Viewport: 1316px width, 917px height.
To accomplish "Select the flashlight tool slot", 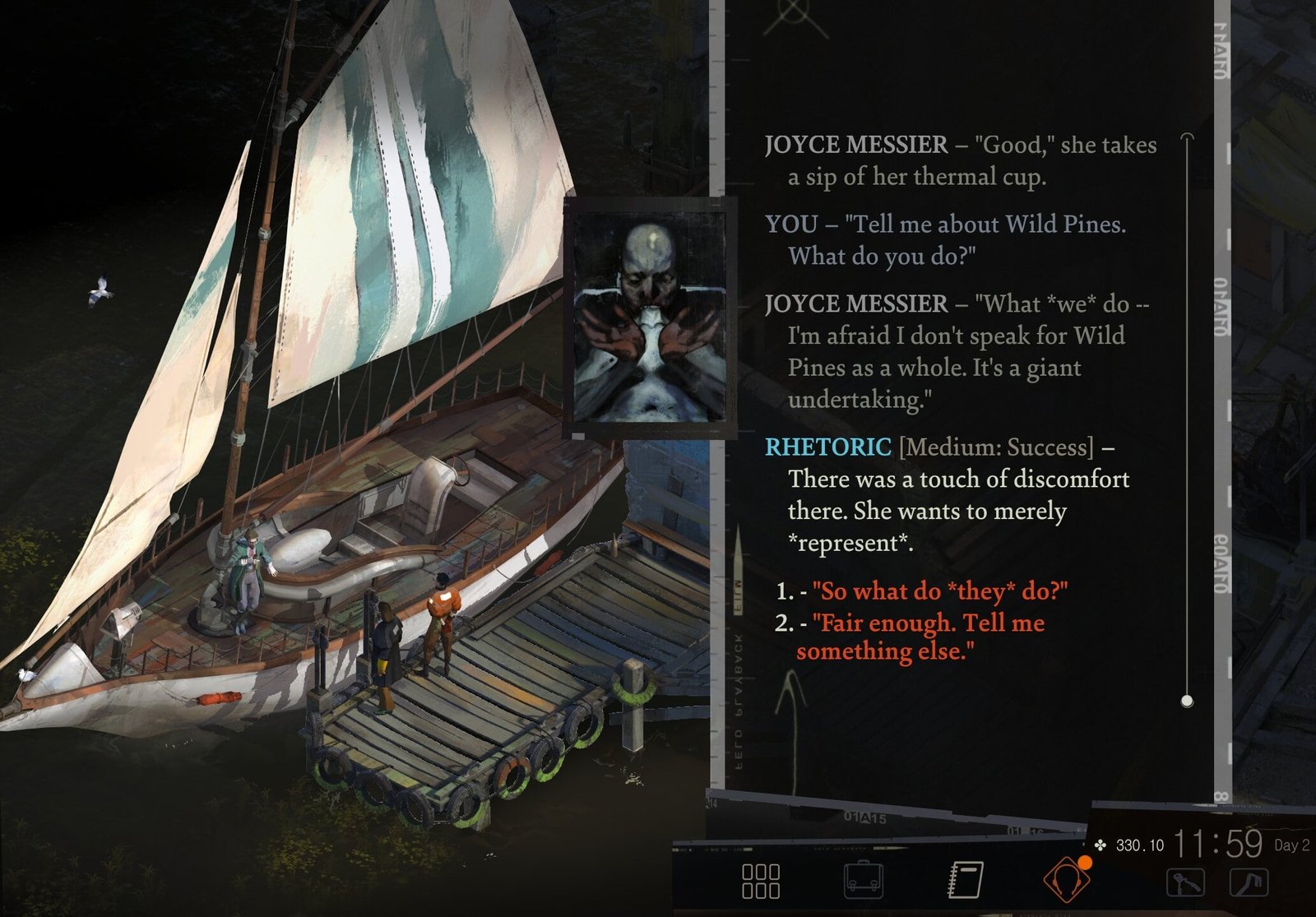I will (x=1185, y=882).
